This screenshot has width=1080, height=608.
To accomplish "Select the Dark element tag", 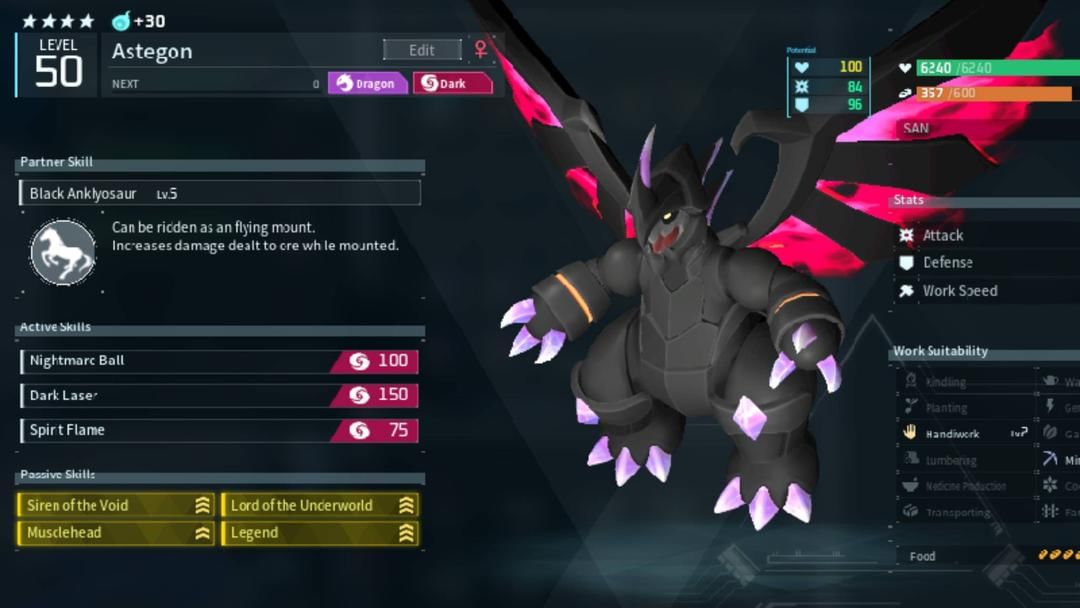I will click(x=453, y=83).
